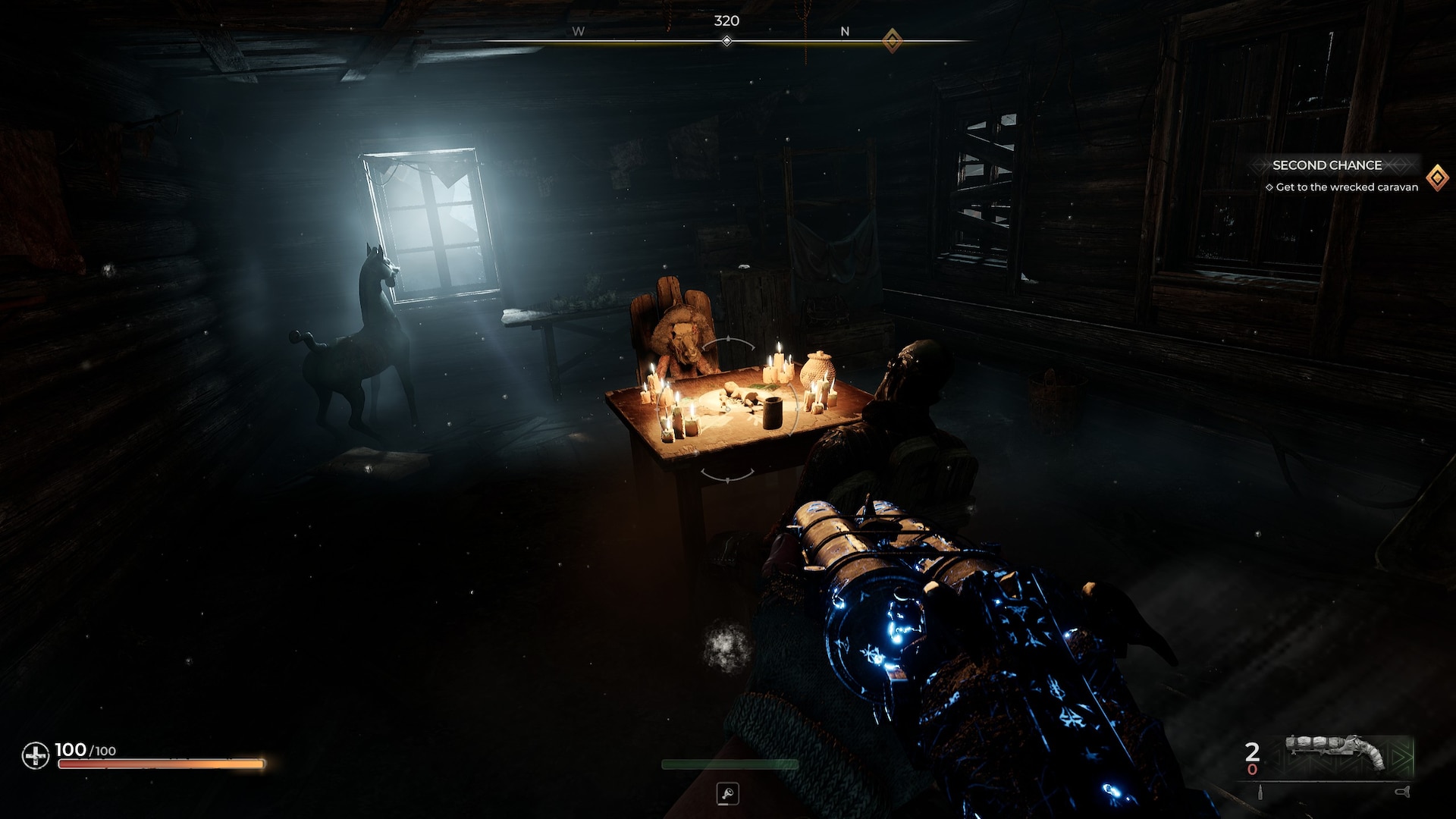
Task: Click the bullet ammo type icon
Action: [1261, 792]
